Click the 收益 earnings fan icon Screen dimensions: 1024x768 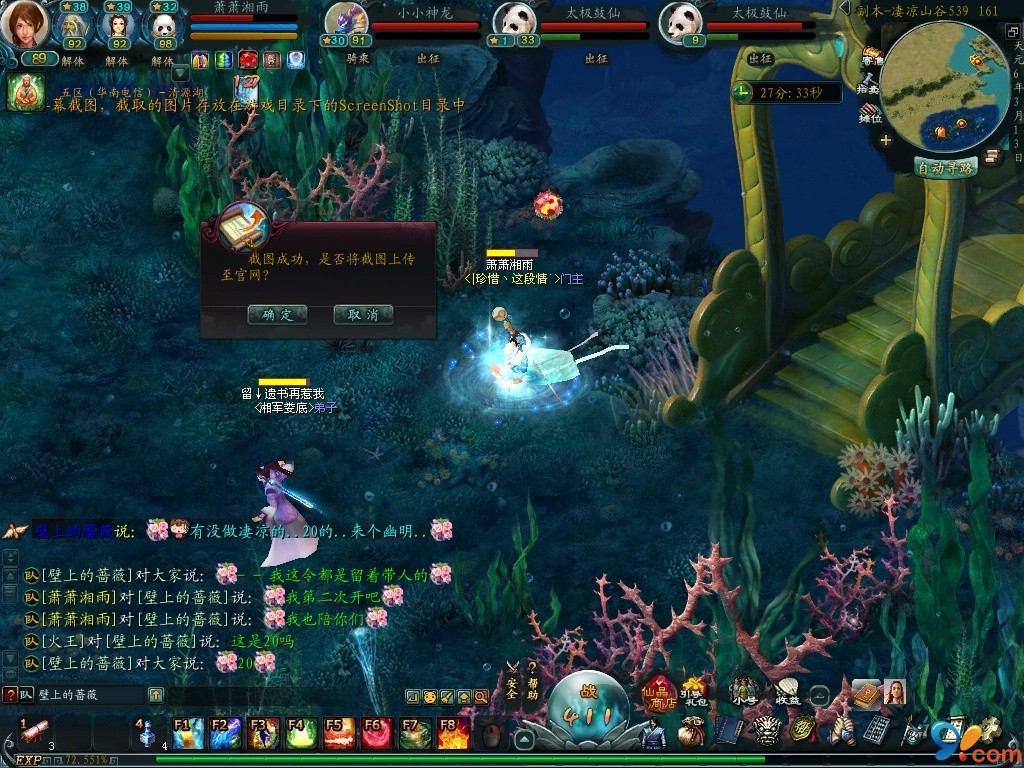(x=787, y=692)
